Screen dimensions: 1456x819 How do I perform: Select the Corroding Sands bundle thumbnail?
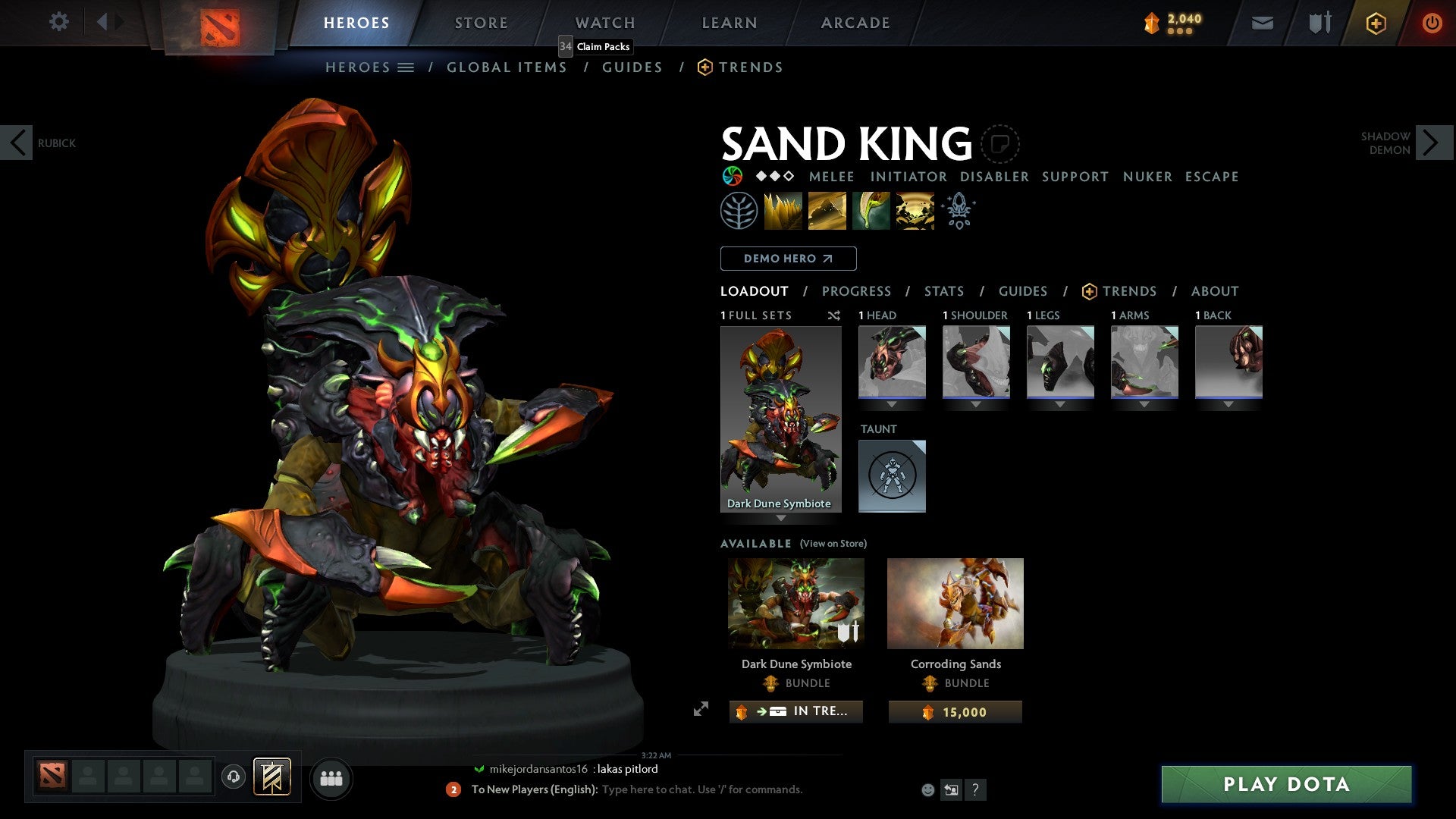coord(955,603)
